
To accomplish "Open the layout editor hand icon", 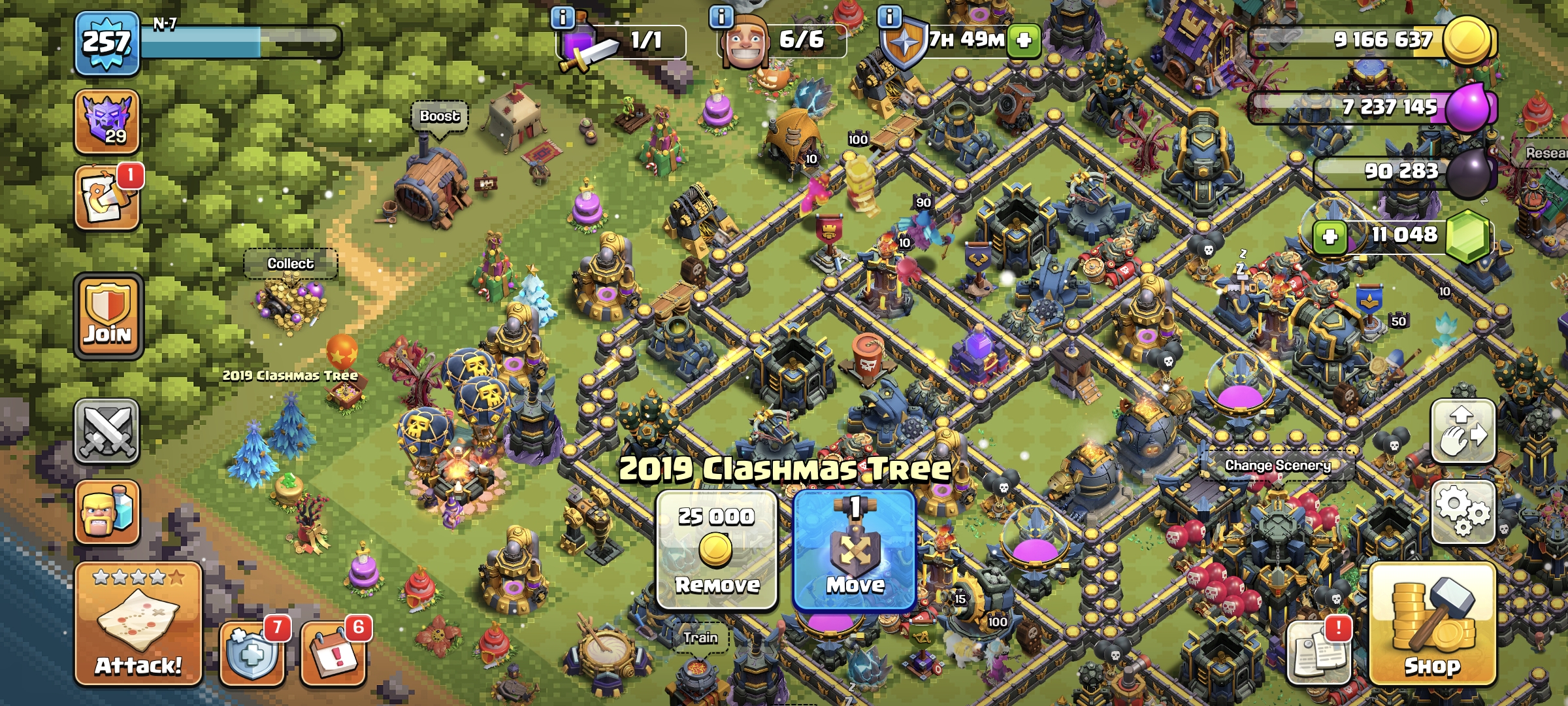I will pyautogui.click(x=1463, y=431).
